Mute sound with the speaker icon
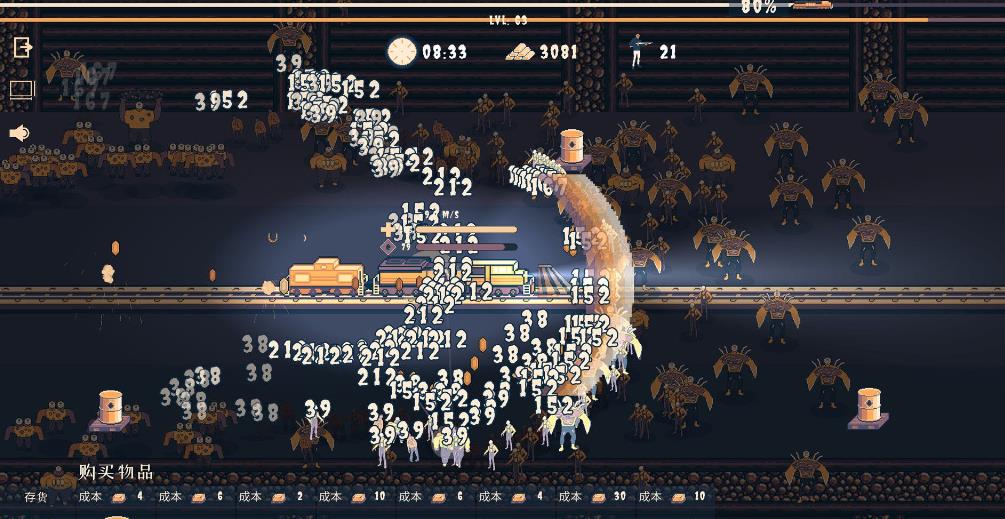1005x519 pixels. [x=20, y=133]
